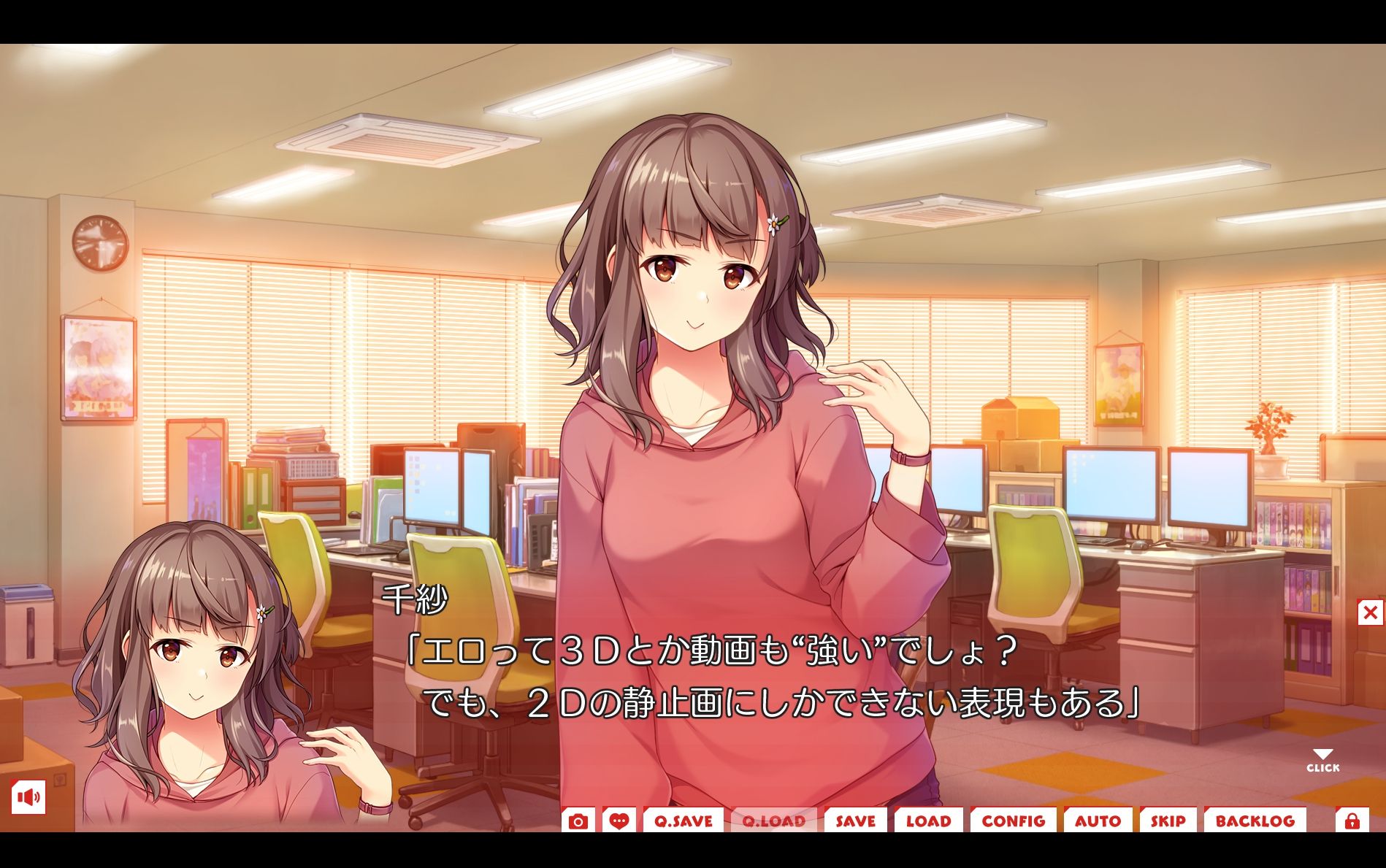Viewport: 1386px width, 868px height.
Task: Open the gallery via the heart icon
Action: pyautogui.click(x=619, y=821)
